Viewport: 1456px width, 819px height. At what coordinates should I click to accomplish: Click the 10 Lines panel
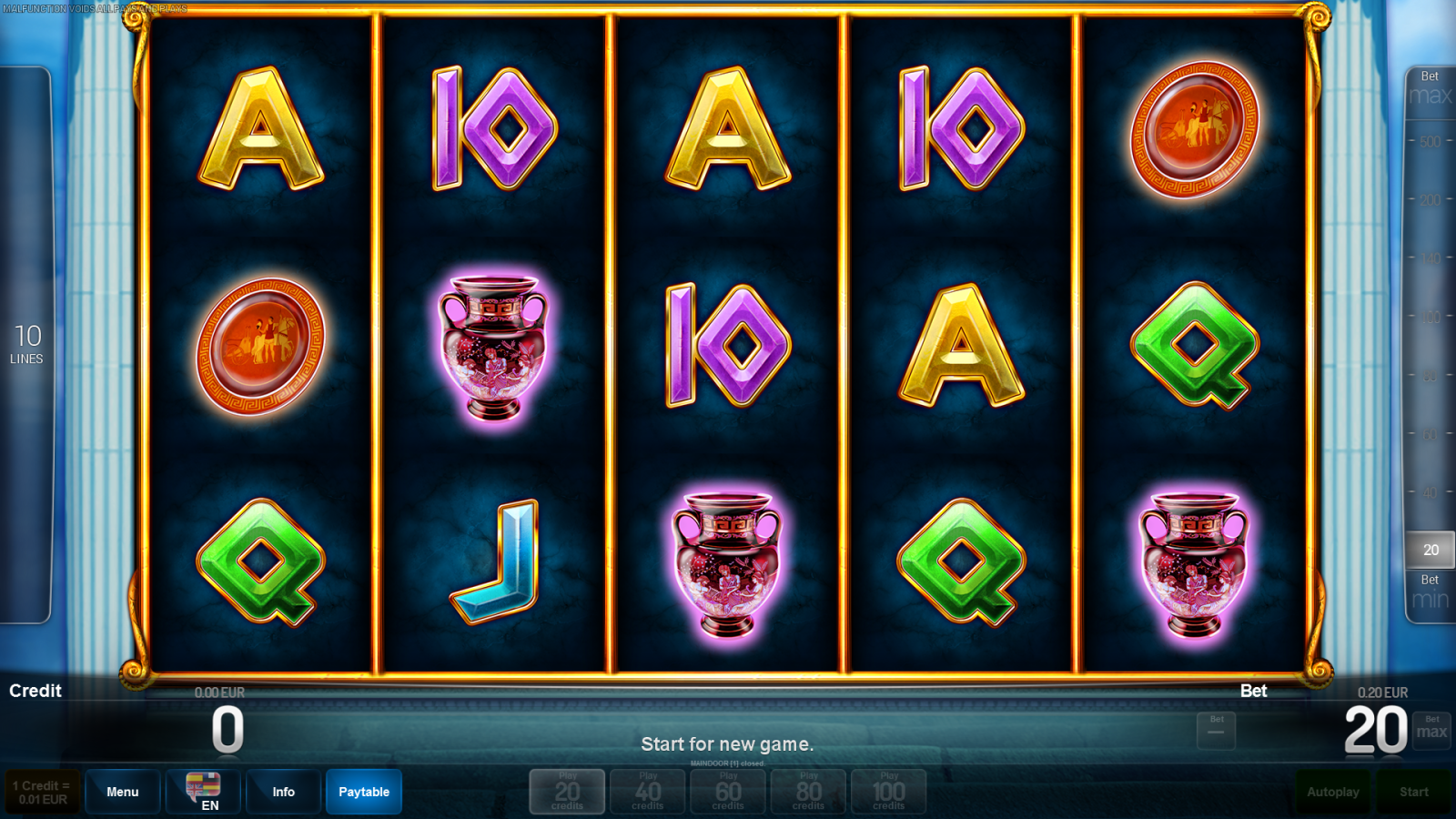click(26, 345)
